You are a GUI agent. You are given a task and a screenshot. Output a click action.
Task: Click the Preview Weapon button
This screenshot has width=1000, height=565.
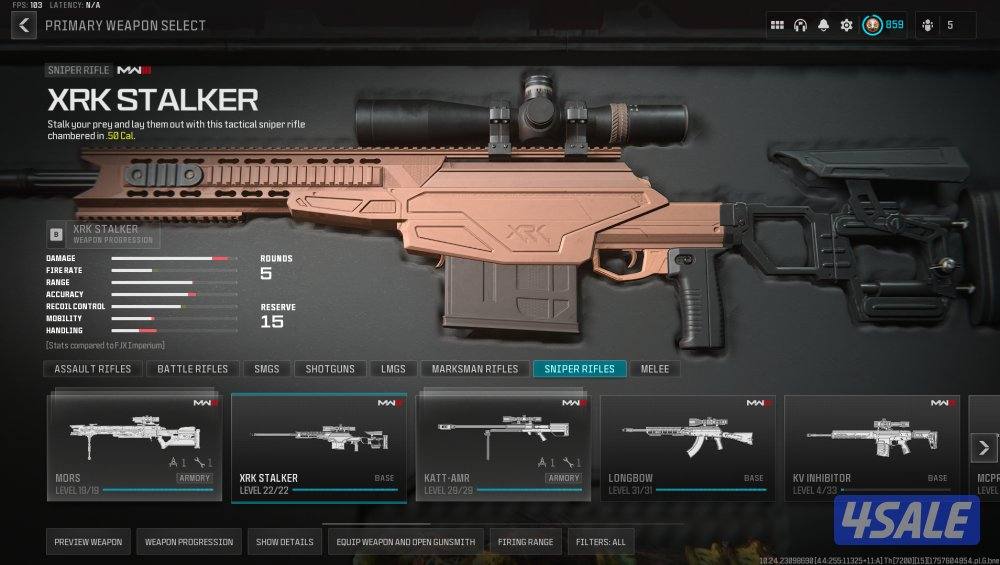click(x=88, y=542)
